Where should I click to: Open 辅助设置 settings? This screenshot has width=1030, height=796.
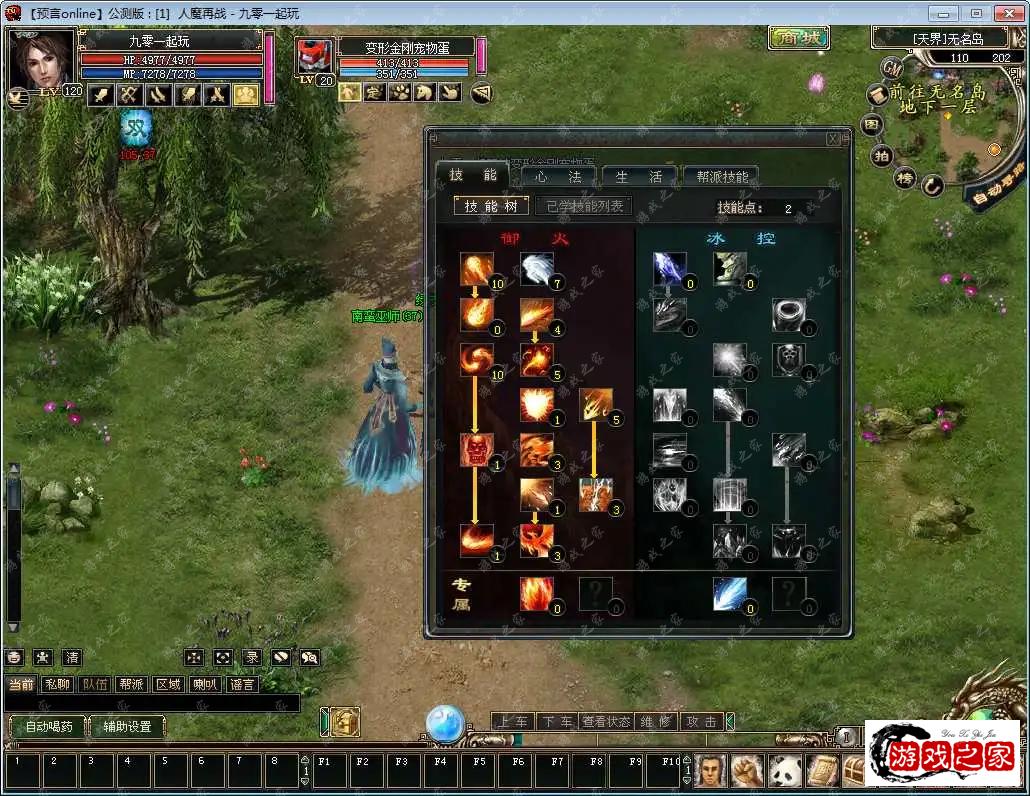tap(127, 727)
